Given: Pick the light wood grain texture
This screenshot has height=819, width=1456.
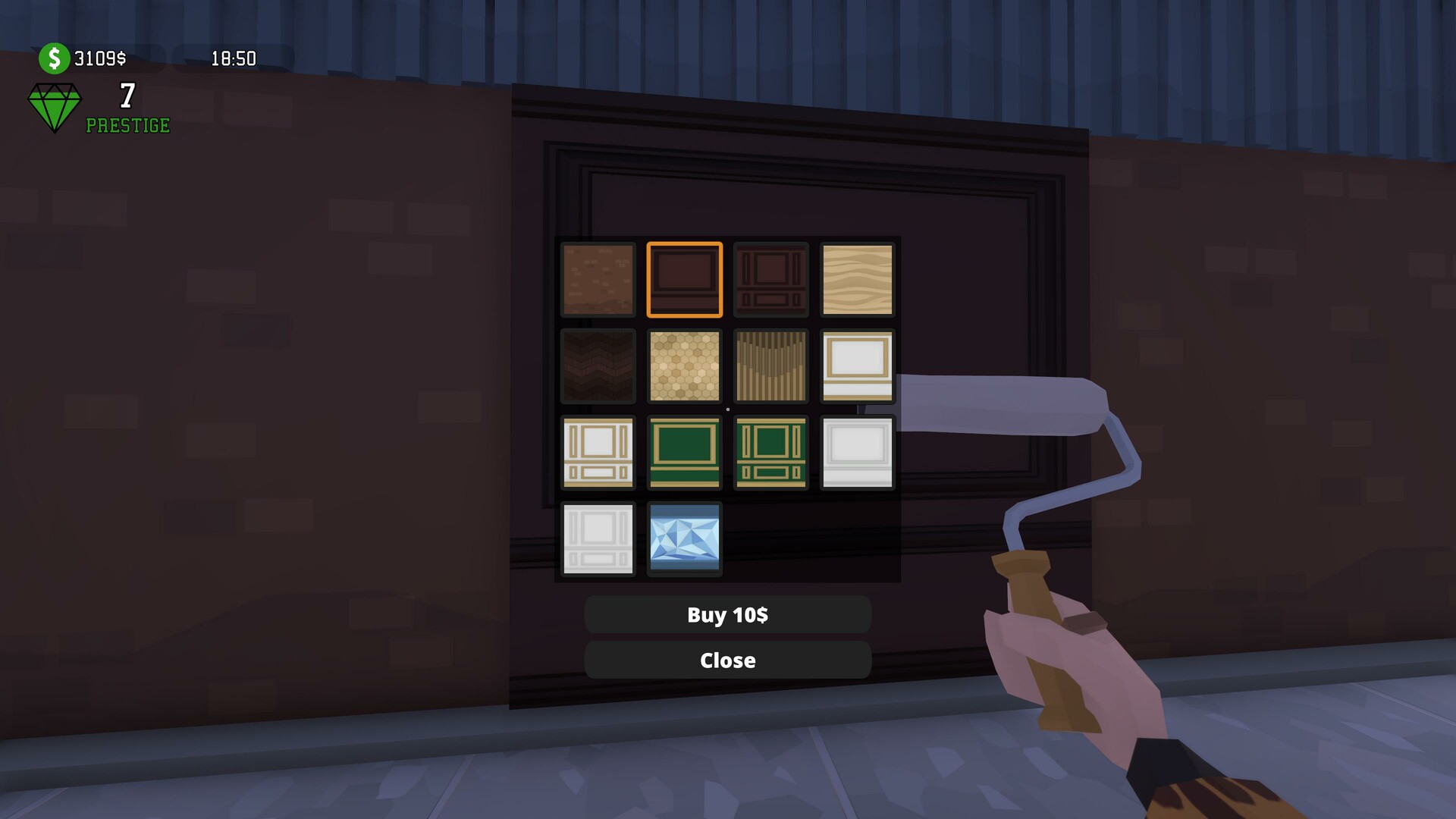Looking at the screenshot, I should (x=857, y=279).
